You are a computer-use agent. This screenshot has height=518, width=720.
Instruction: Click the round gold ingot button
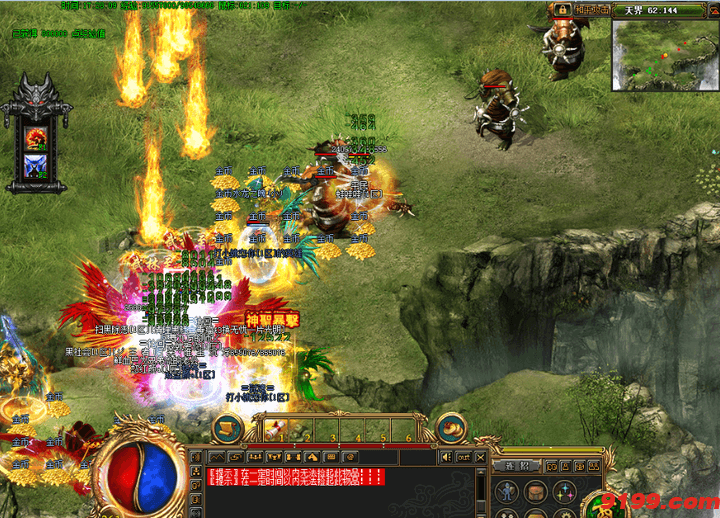click(x=453, y=427)
